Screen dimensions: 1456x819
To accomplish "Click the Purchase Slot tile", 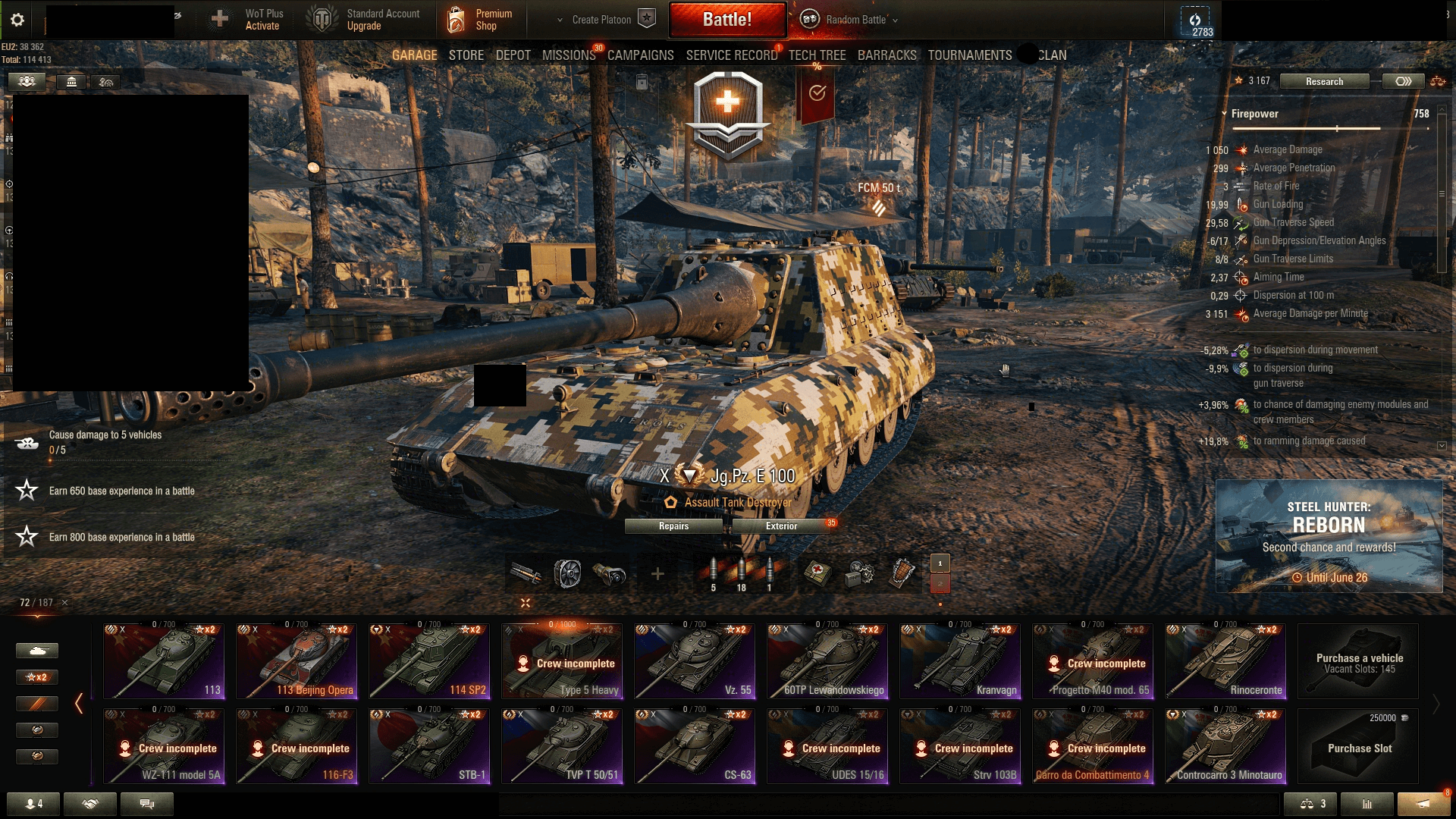I will pos(1359,746).
